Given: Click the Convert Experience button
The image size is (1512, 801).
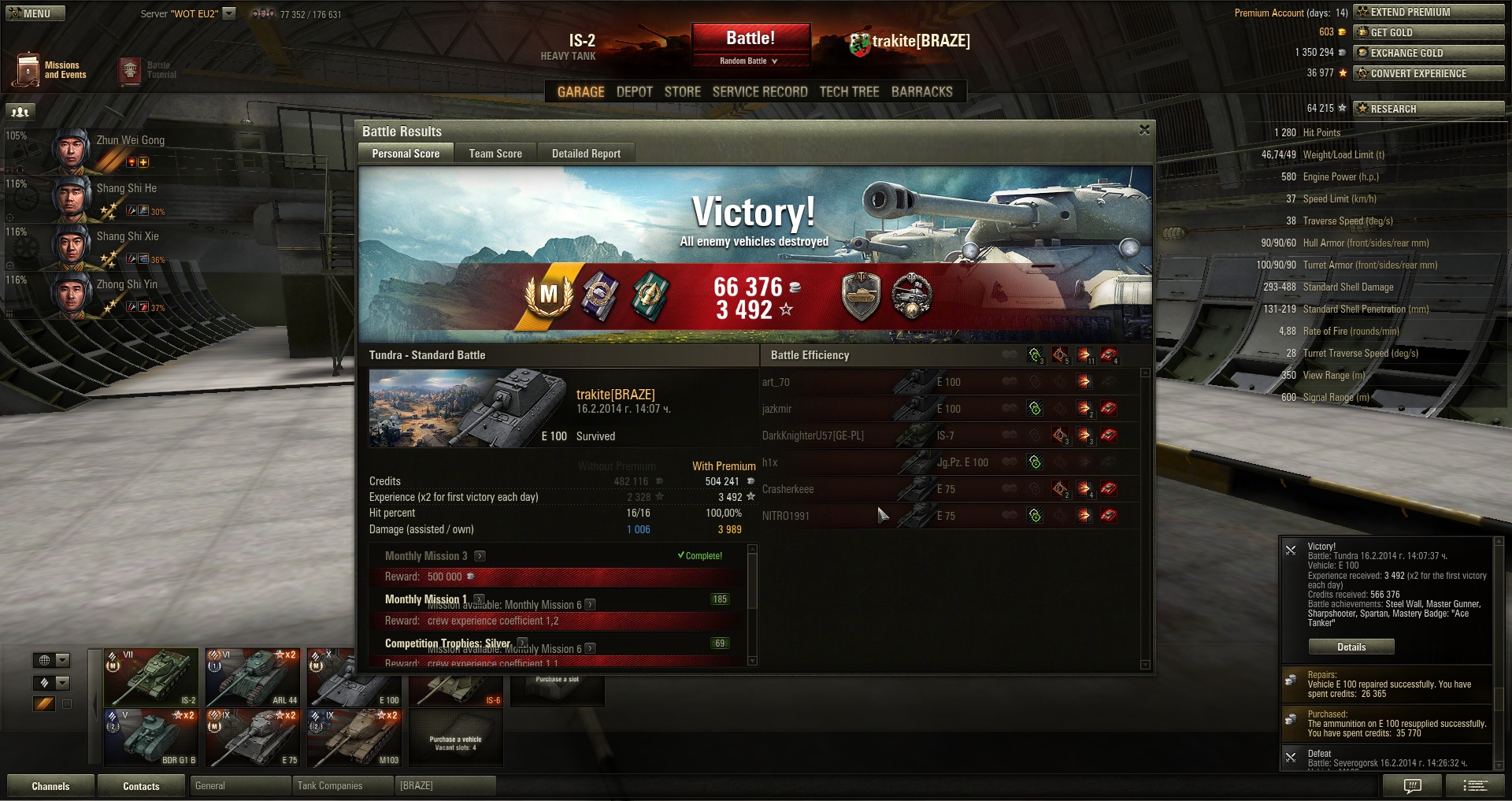Looking at the screenshot, I should 1428,73.
